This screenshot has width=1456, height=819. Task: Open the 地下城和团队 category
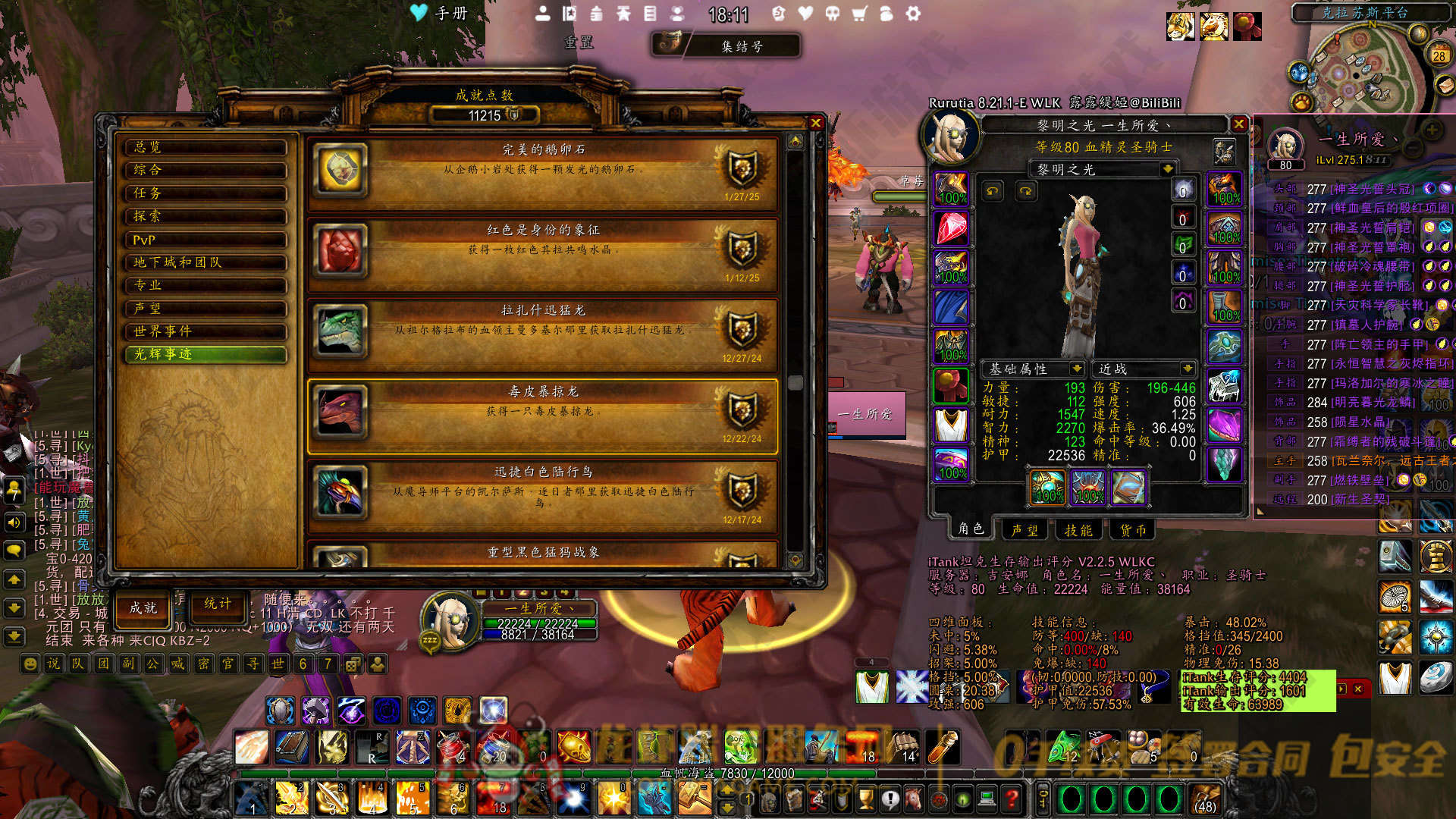[x=206, y=262]
